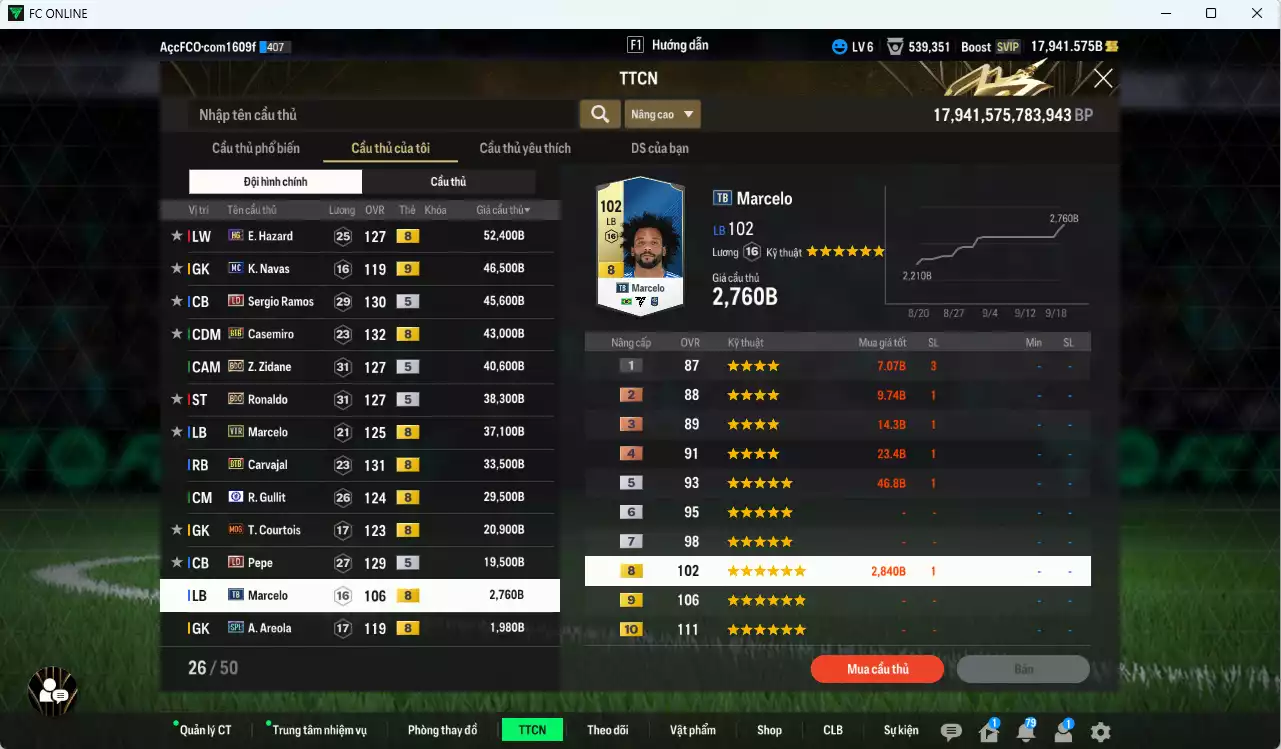Click the red Mua cầu thủ button

tap(877, 669)
